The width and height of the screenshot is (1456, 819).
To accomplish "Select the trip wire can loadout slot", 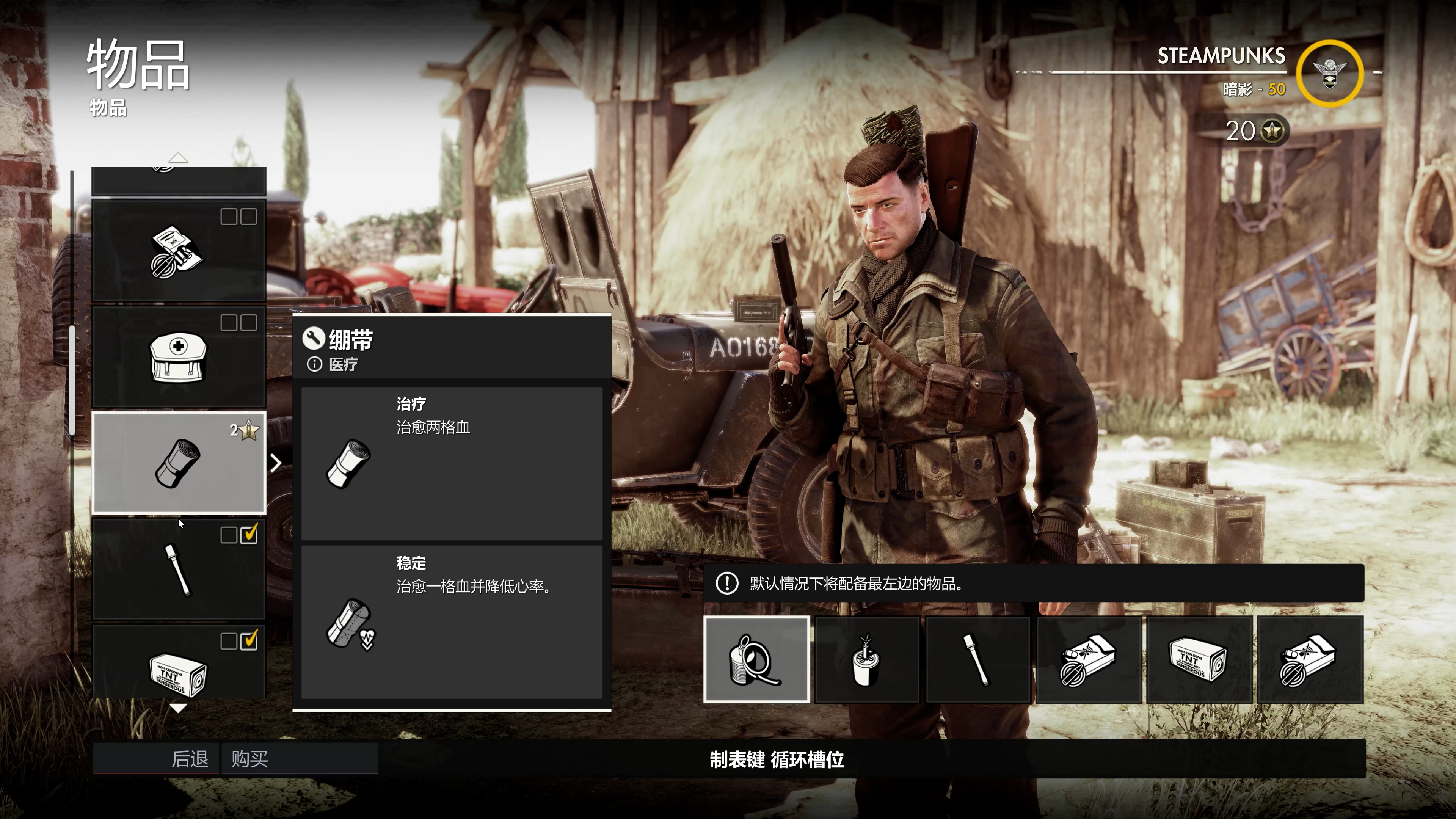I will point(756,660).
